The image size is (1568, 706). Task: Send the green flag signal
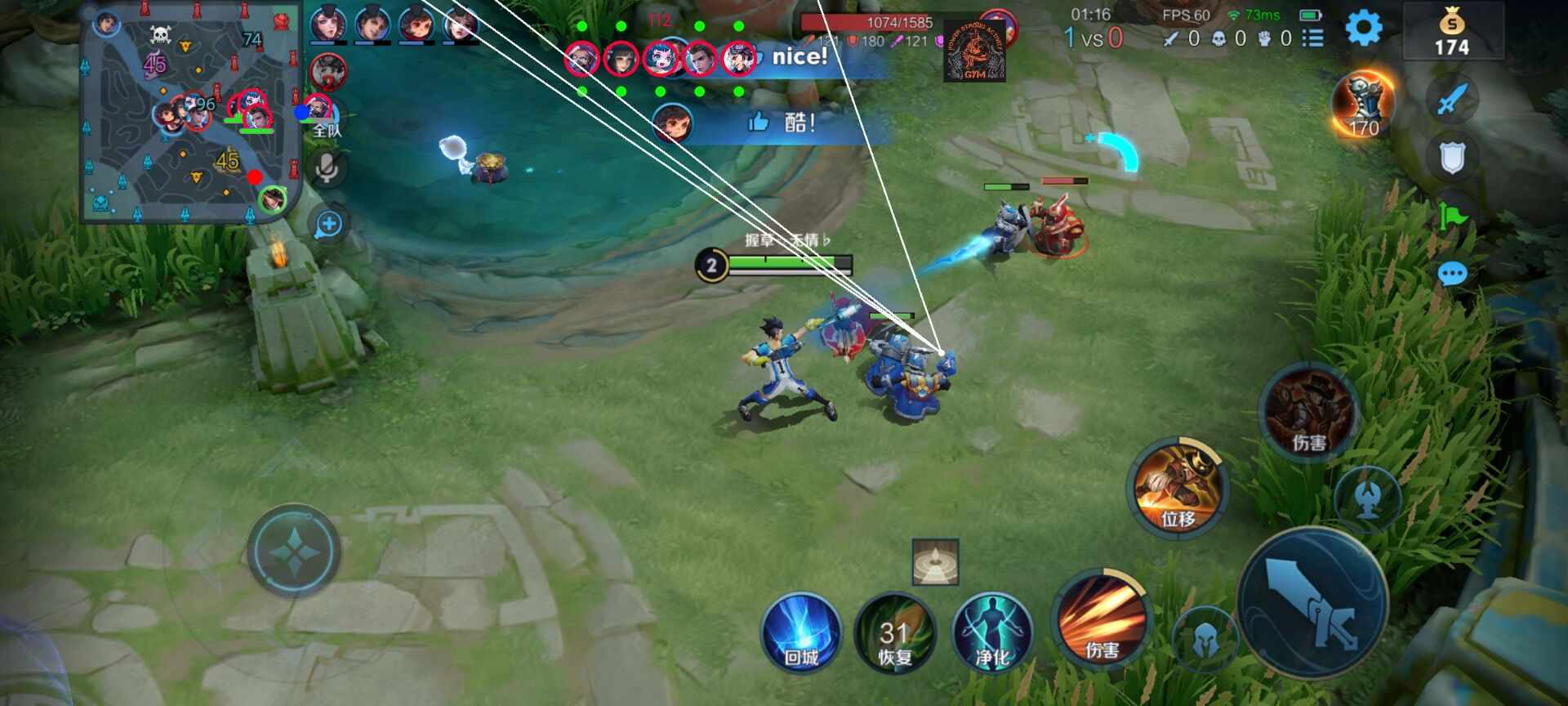(x=1452, y=217)
